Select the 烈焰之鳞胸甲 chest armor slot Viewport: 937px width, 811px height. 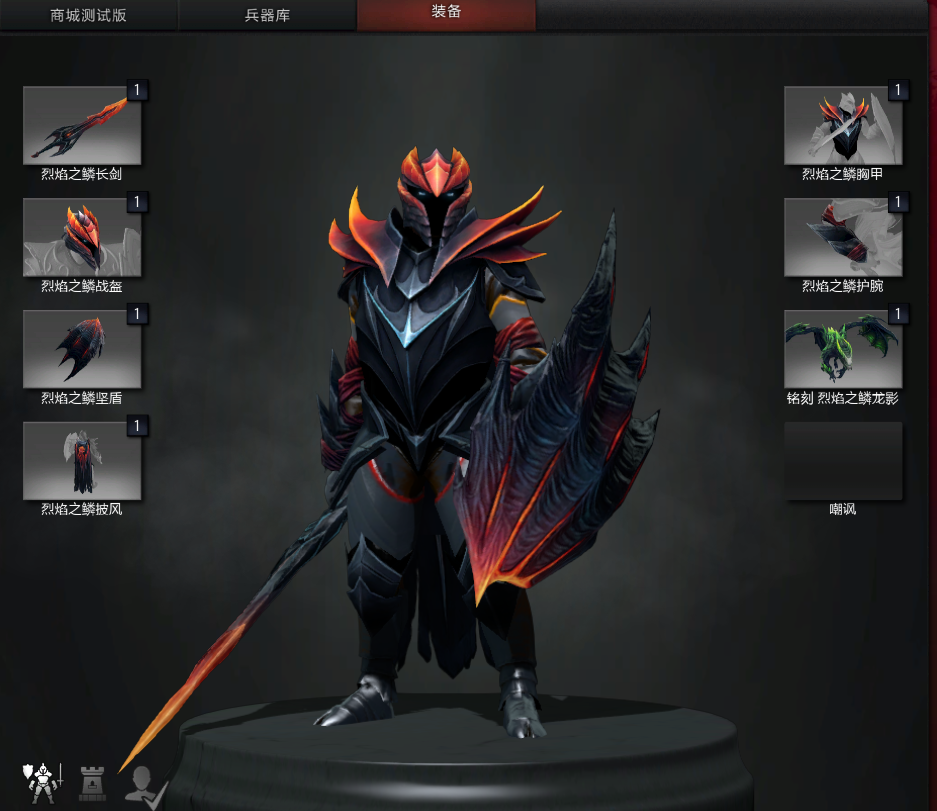pyautogui.click(x=843, y=126)
